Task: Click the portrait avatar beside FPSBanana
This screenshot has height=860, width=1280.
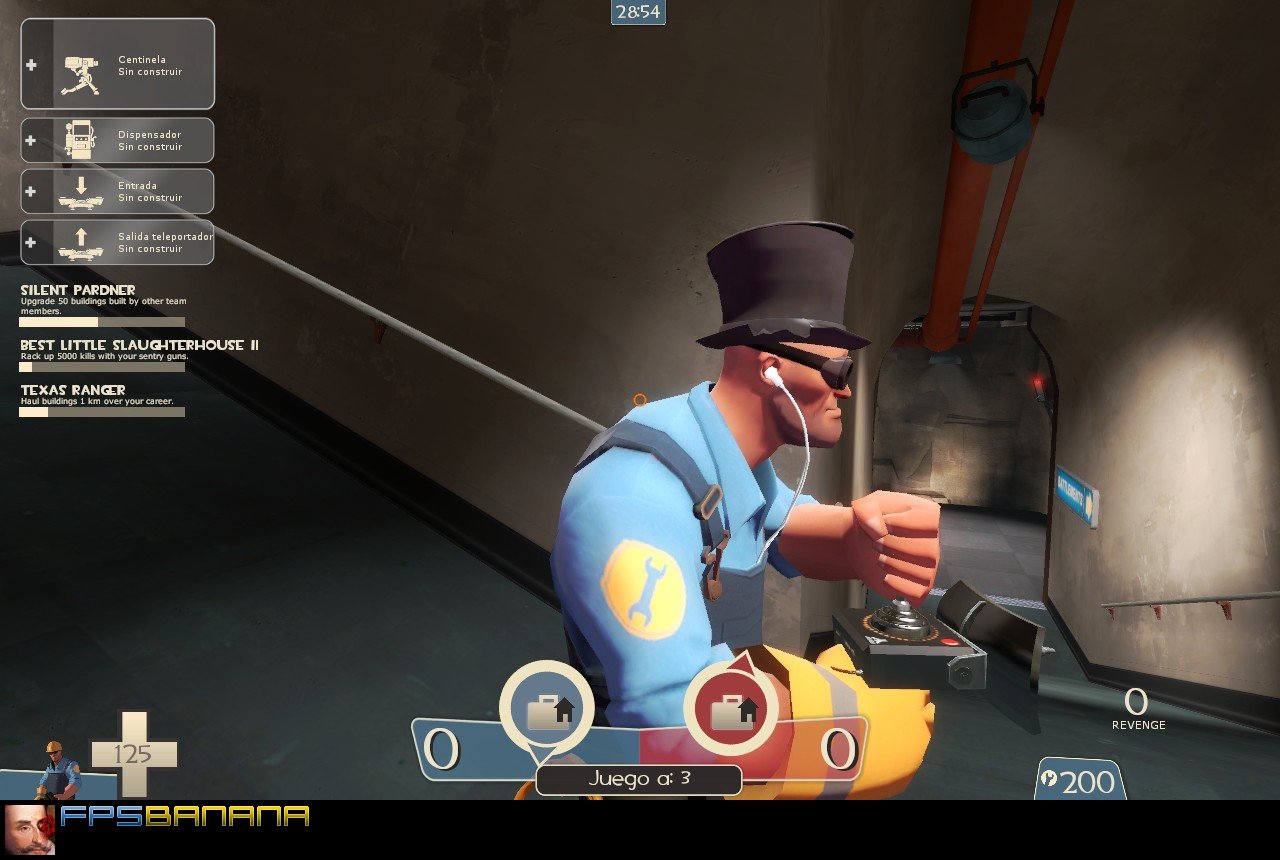Action: (29, 829)
